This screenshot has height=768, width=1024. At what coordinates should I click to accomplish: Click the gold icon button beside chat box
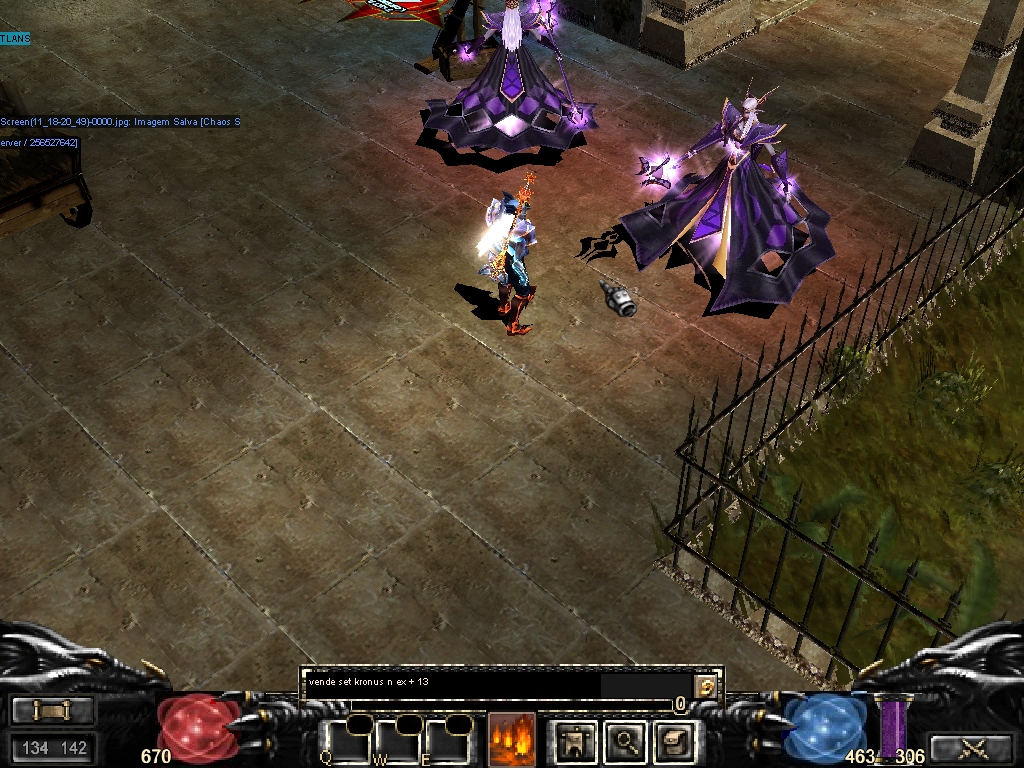[707, 685]
